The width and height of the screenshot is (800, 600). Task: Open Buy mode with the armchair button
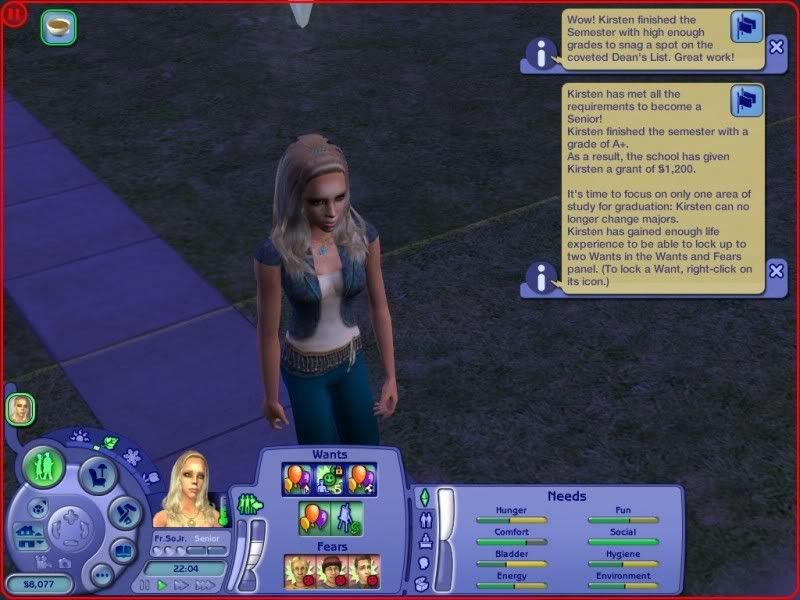(98, 473)
